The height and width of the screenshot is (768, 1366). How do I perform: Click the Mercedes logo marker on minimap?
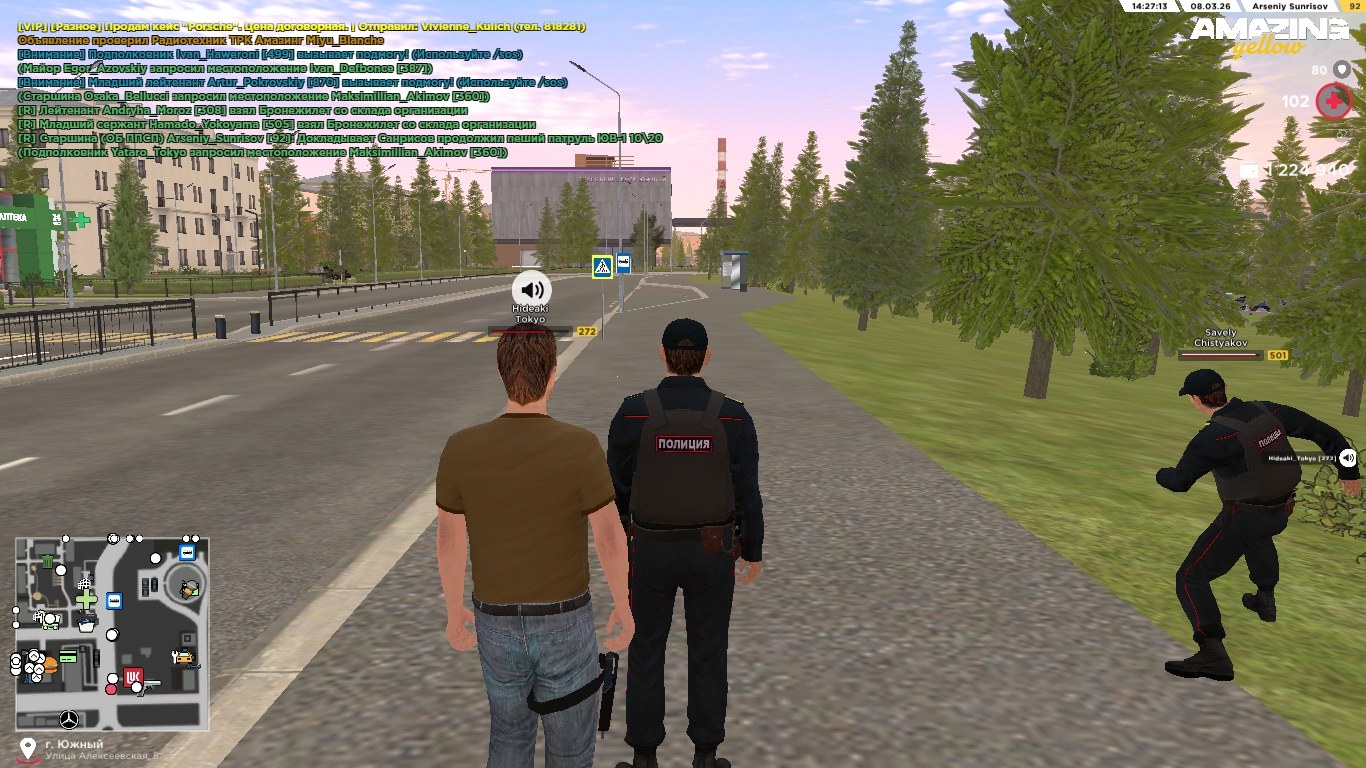coord(69,719)
